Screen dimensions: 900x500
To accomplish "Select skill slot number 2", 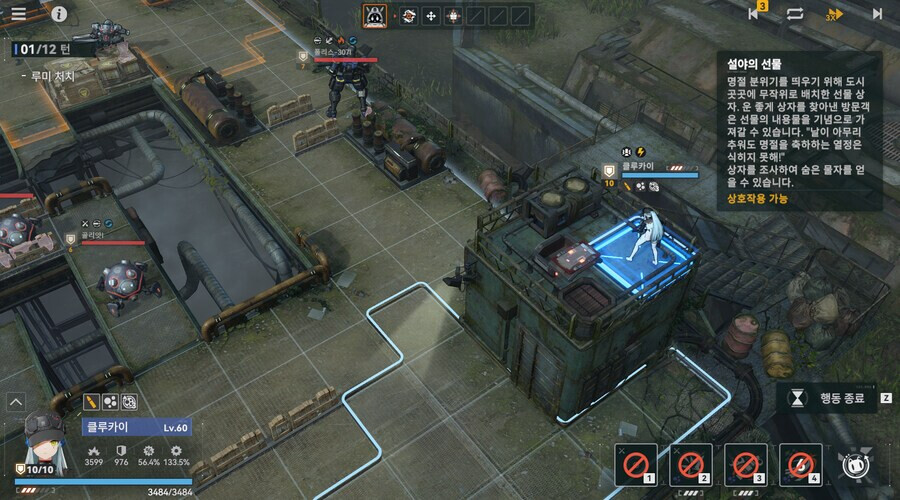I will click(691, 464).
